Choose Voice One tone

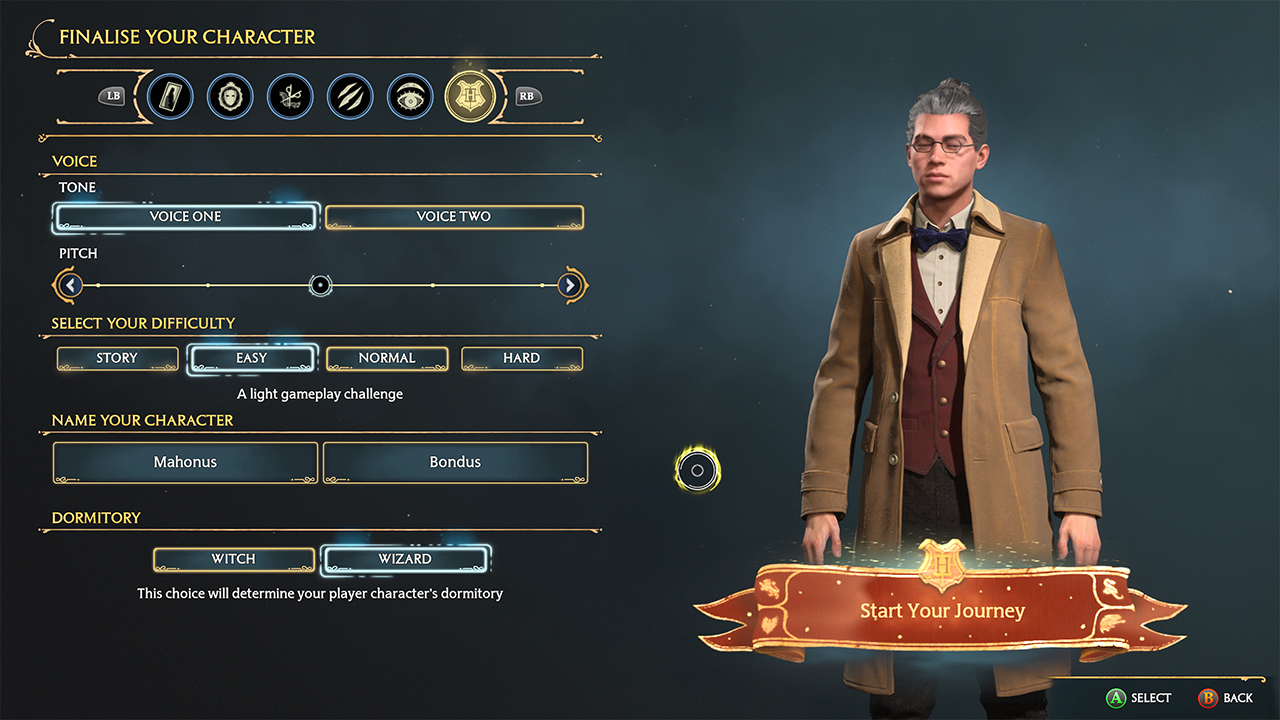[x=186, y=216]
